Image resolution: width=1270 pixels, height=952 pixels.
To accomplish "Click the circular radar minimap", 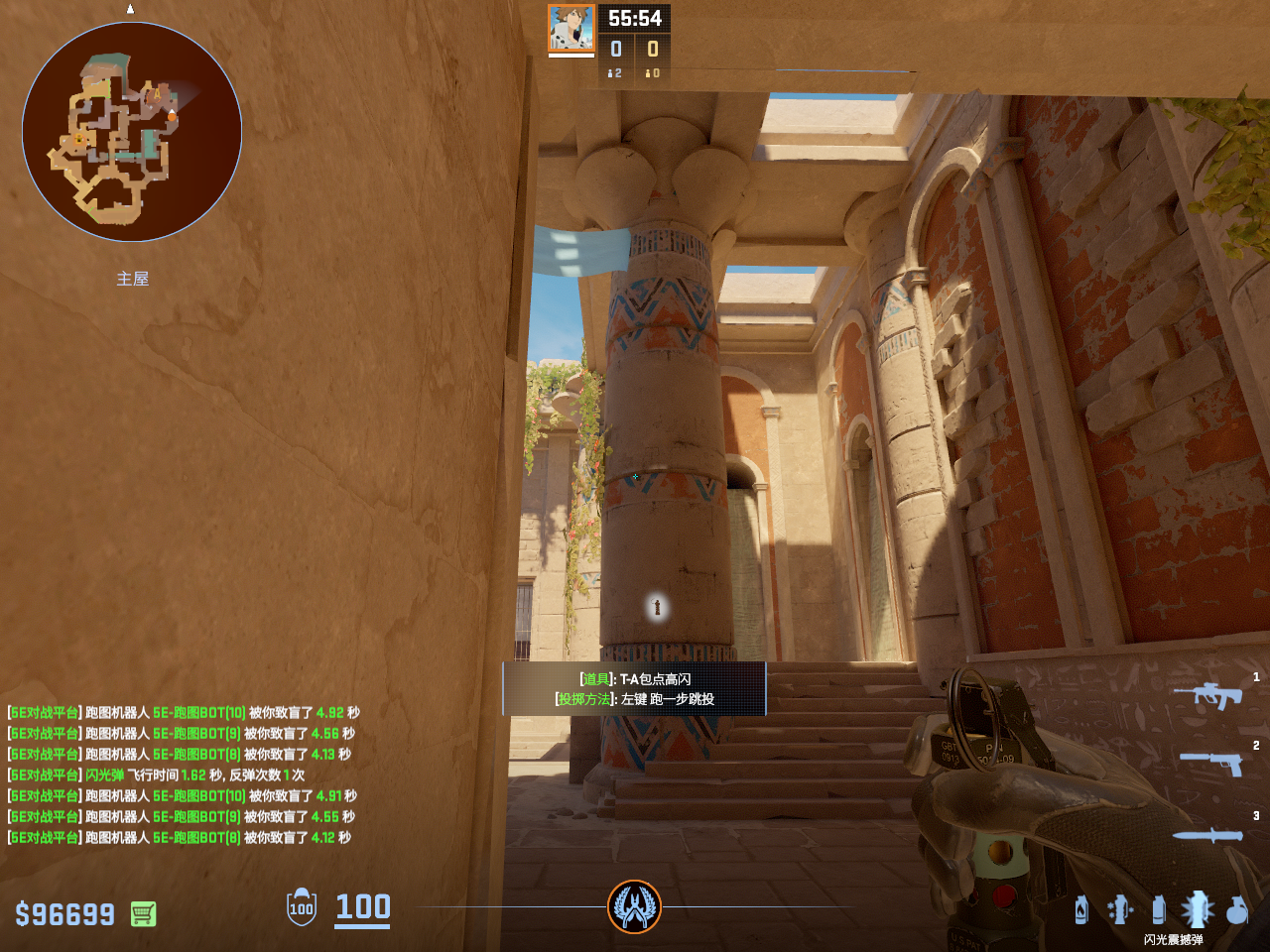I will (132, 132).
